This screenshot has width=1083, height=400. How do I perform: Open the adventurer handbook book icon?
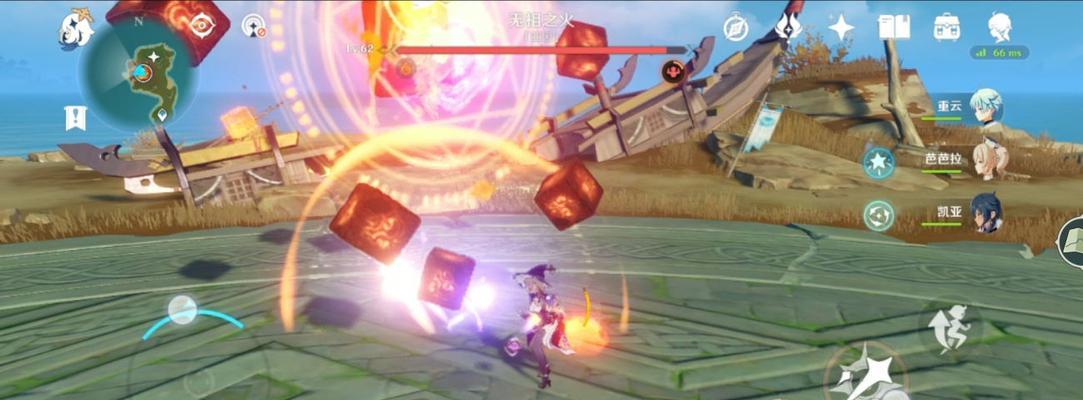[893, 27]
